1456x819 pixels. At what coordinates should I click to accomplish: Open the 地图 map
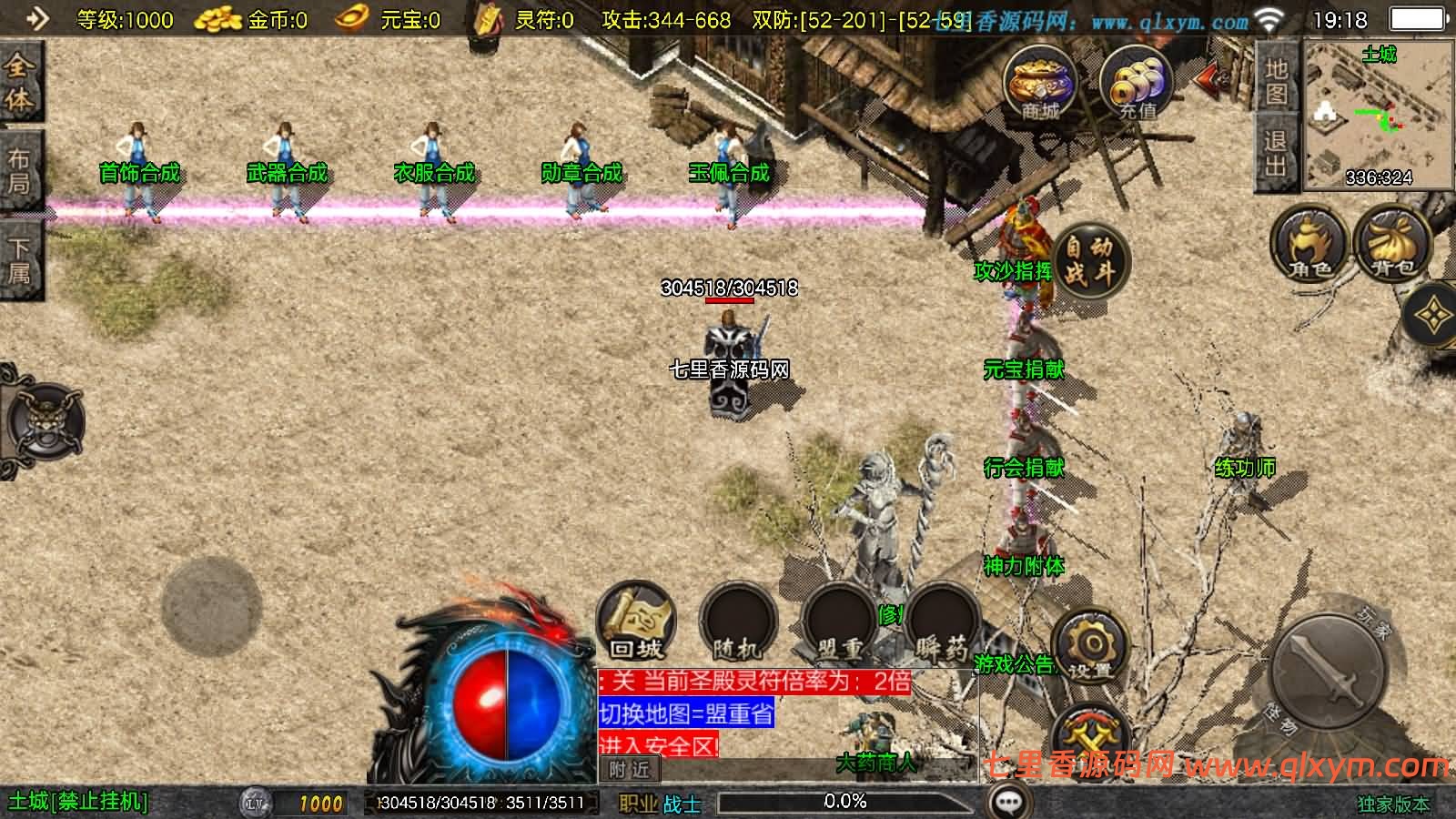click(1276, 81)
